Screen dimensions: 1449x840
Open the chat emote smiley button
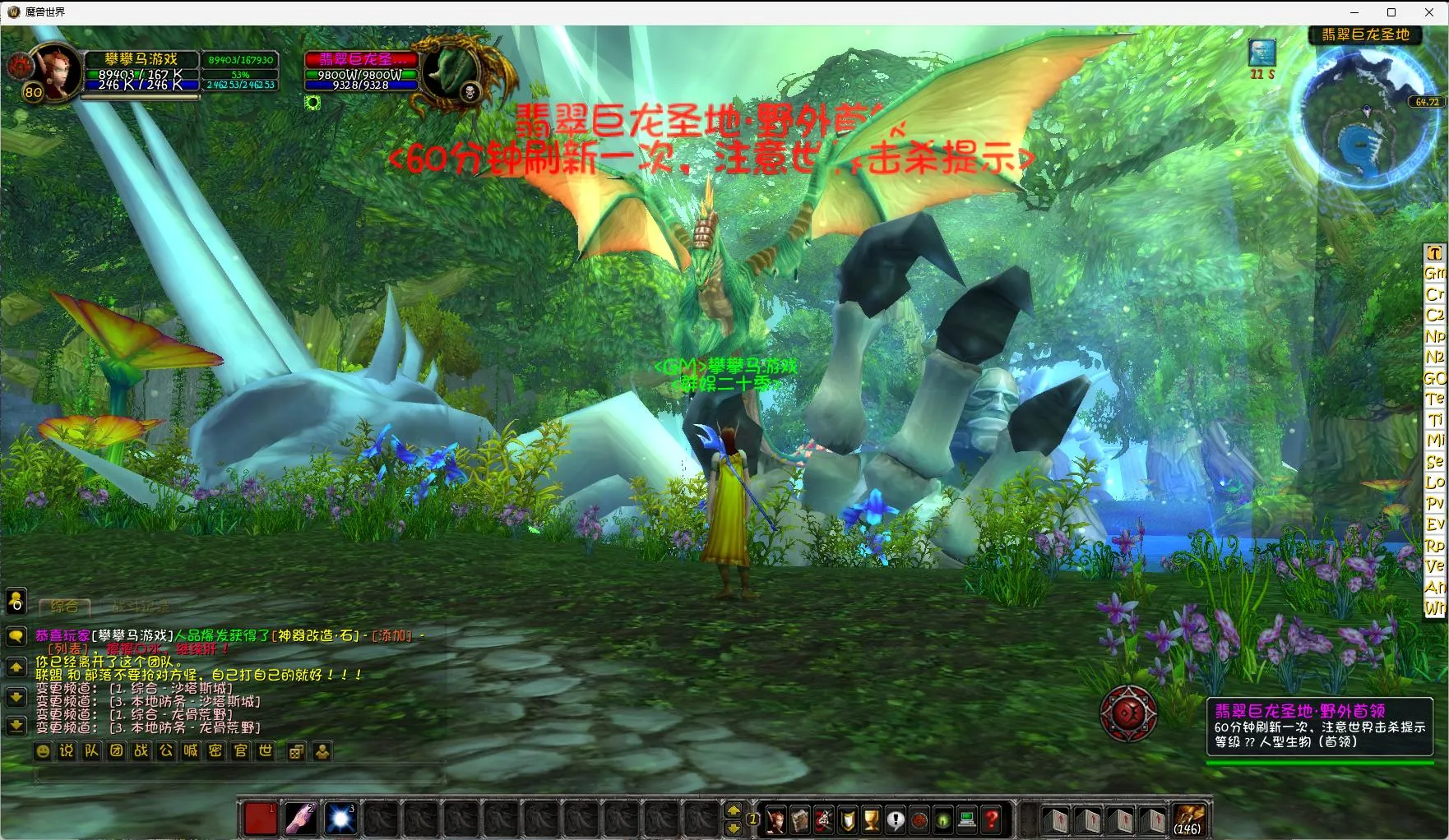point(43,750)
